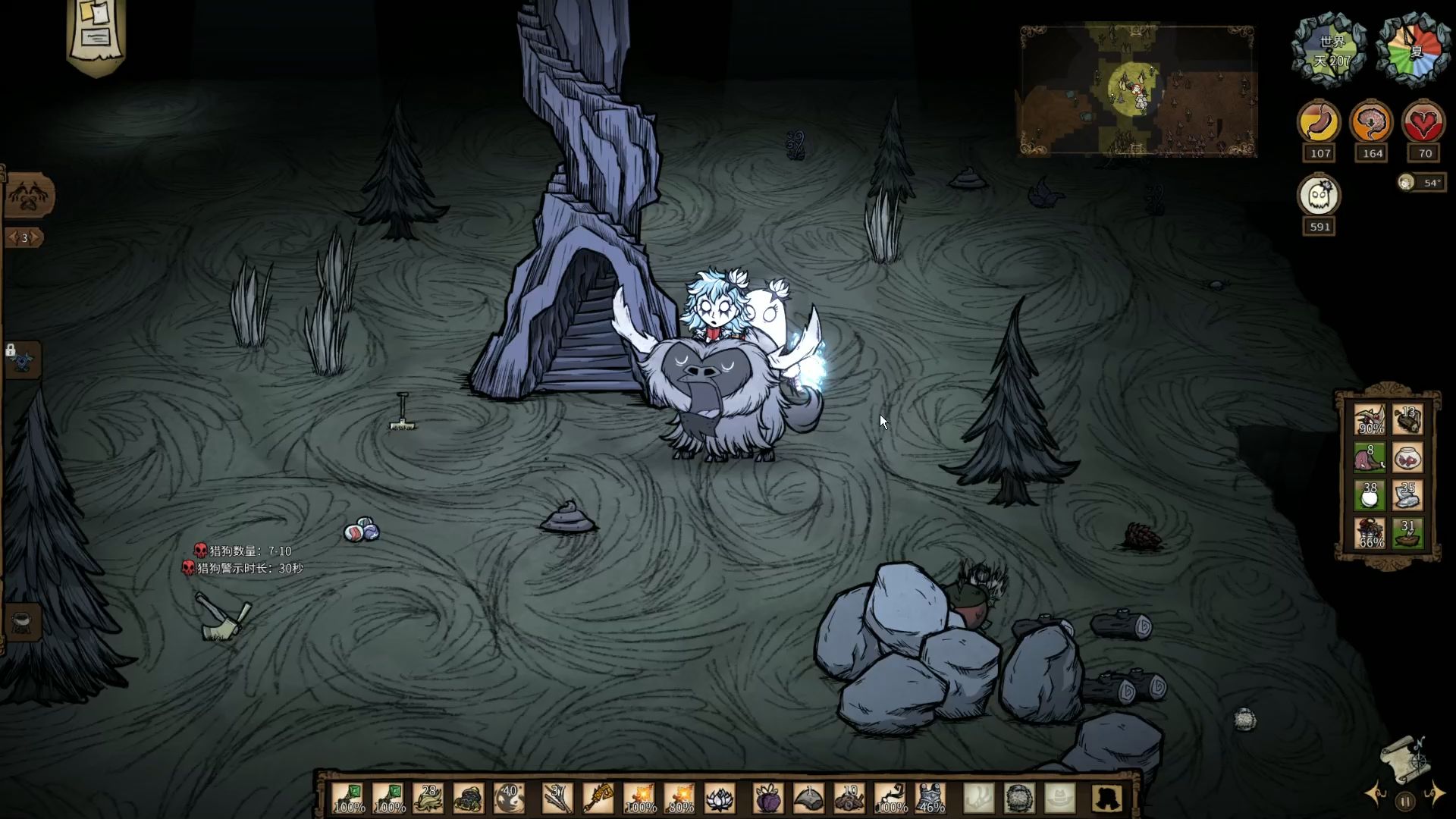
Task: Select the stack of 28 cut grass
Action: (x=429, y=798)
